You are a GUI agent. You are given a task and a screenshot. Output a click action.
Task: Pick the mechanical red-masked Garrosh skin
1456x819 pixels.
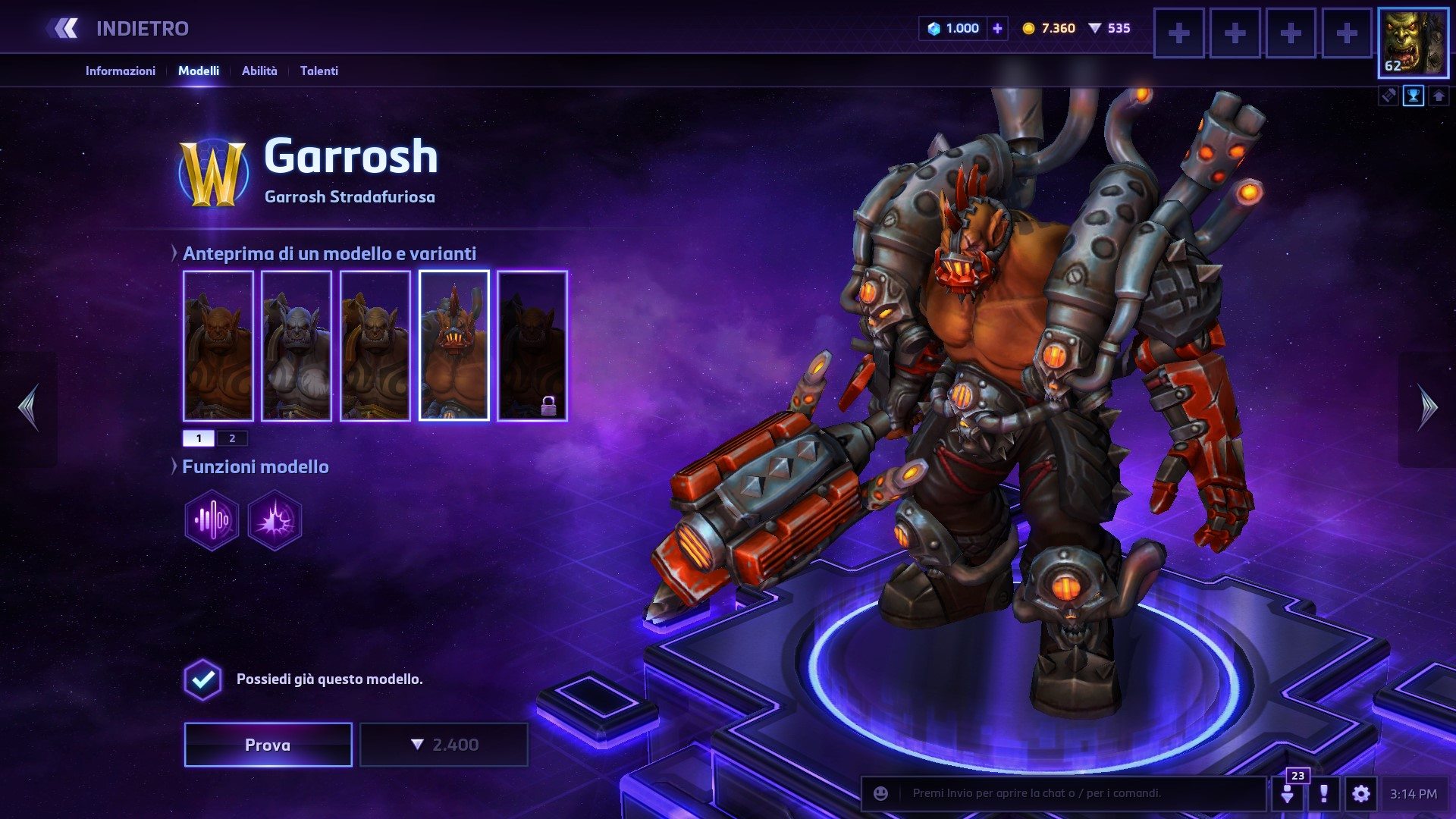(x=453, y=346)
